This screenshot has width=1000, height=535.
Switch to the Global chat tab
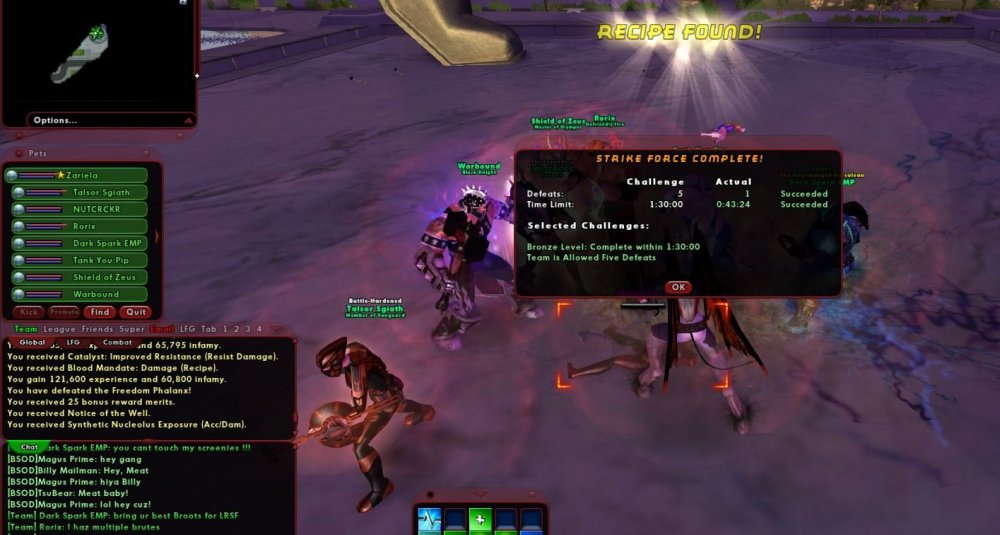33,342
